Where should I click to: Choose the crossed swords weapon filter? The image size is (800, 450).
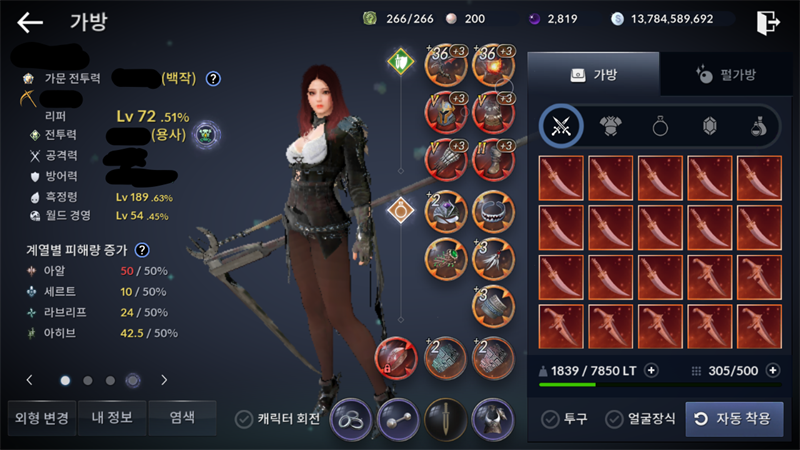[561, 125]
